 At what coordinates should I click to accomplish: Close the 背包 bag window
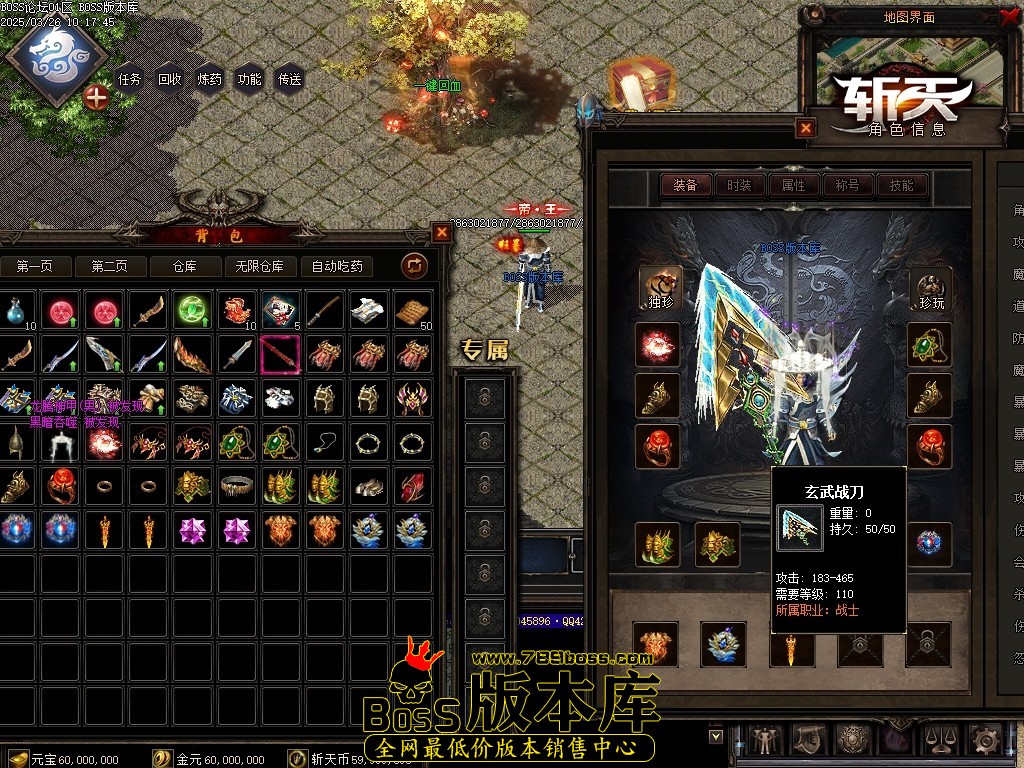(442, 233)
